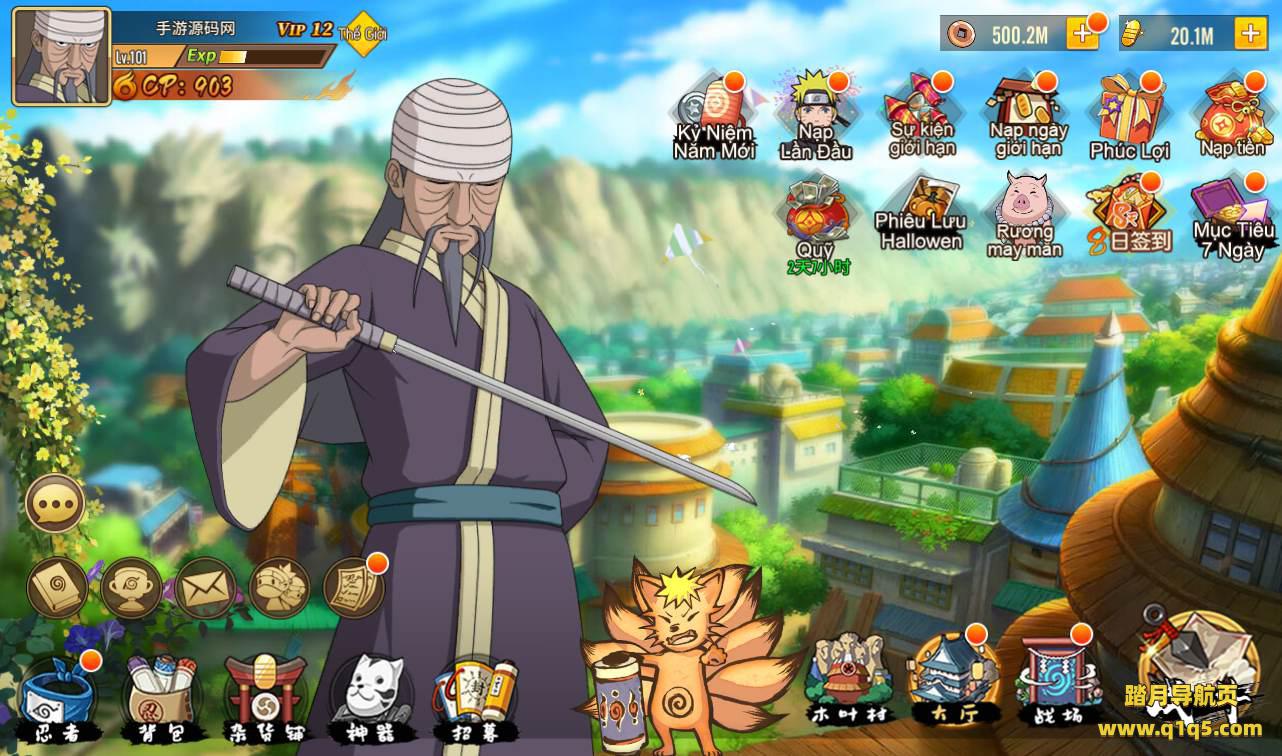Add more copper coins with plus button
Viewport: 1282px width, 756px height.
pyautogui.click(x=1082, y=34)
